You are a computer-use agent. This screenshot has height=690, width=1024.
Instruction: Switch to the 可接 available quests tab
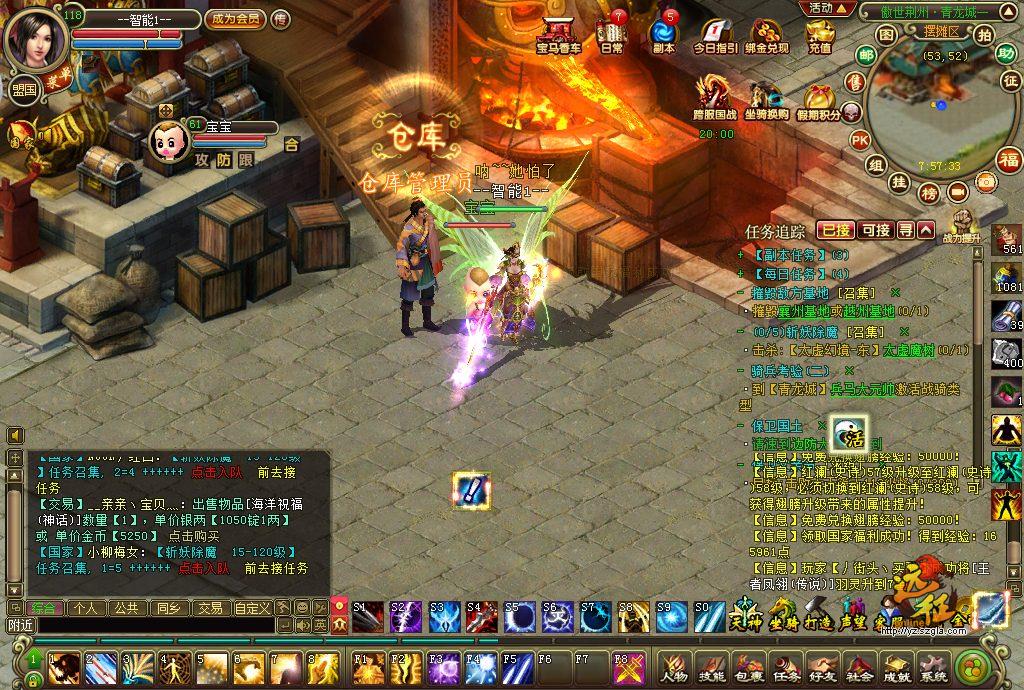click(876, 230)
